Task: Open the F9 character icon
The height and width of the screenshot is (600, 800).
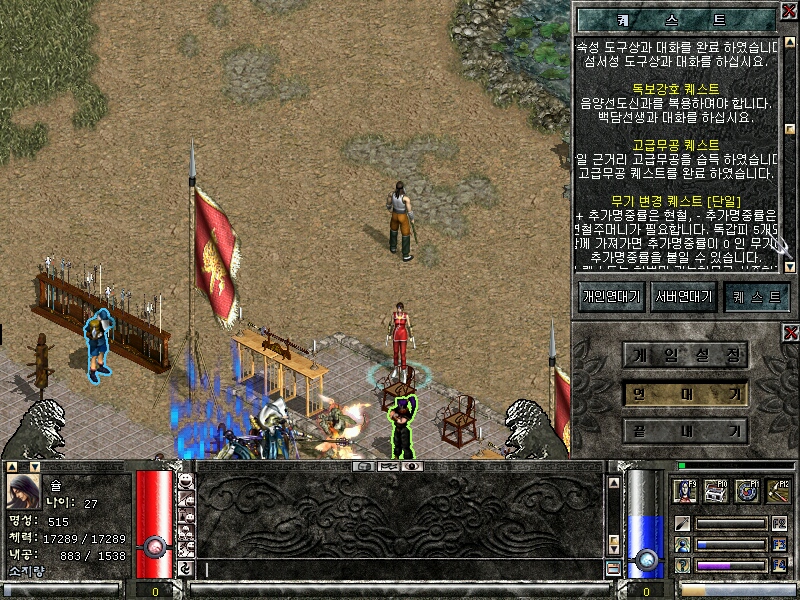Action: tap(686, 490)
